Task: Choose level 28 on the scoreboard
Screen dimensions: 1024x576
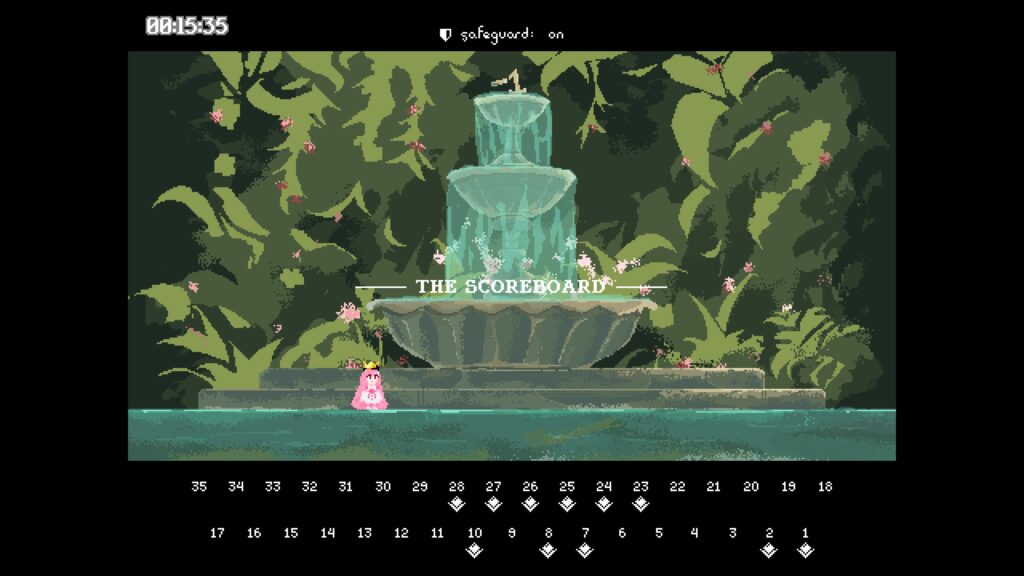Action: 456,487
